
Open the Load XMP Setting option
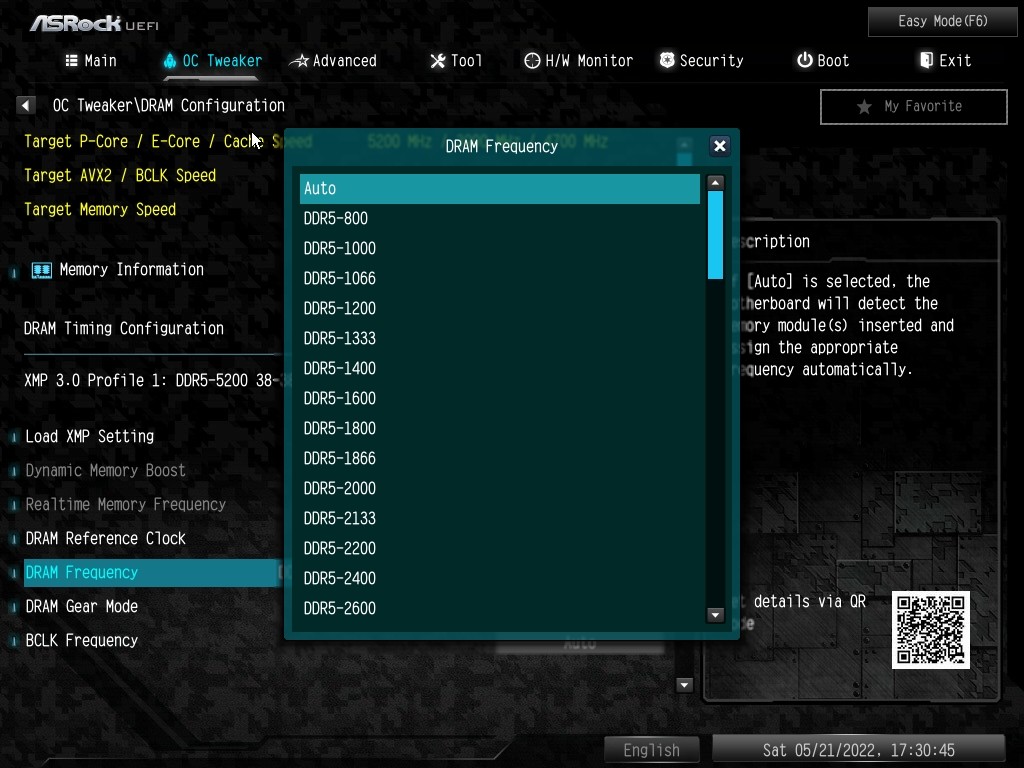click(90, 436)
